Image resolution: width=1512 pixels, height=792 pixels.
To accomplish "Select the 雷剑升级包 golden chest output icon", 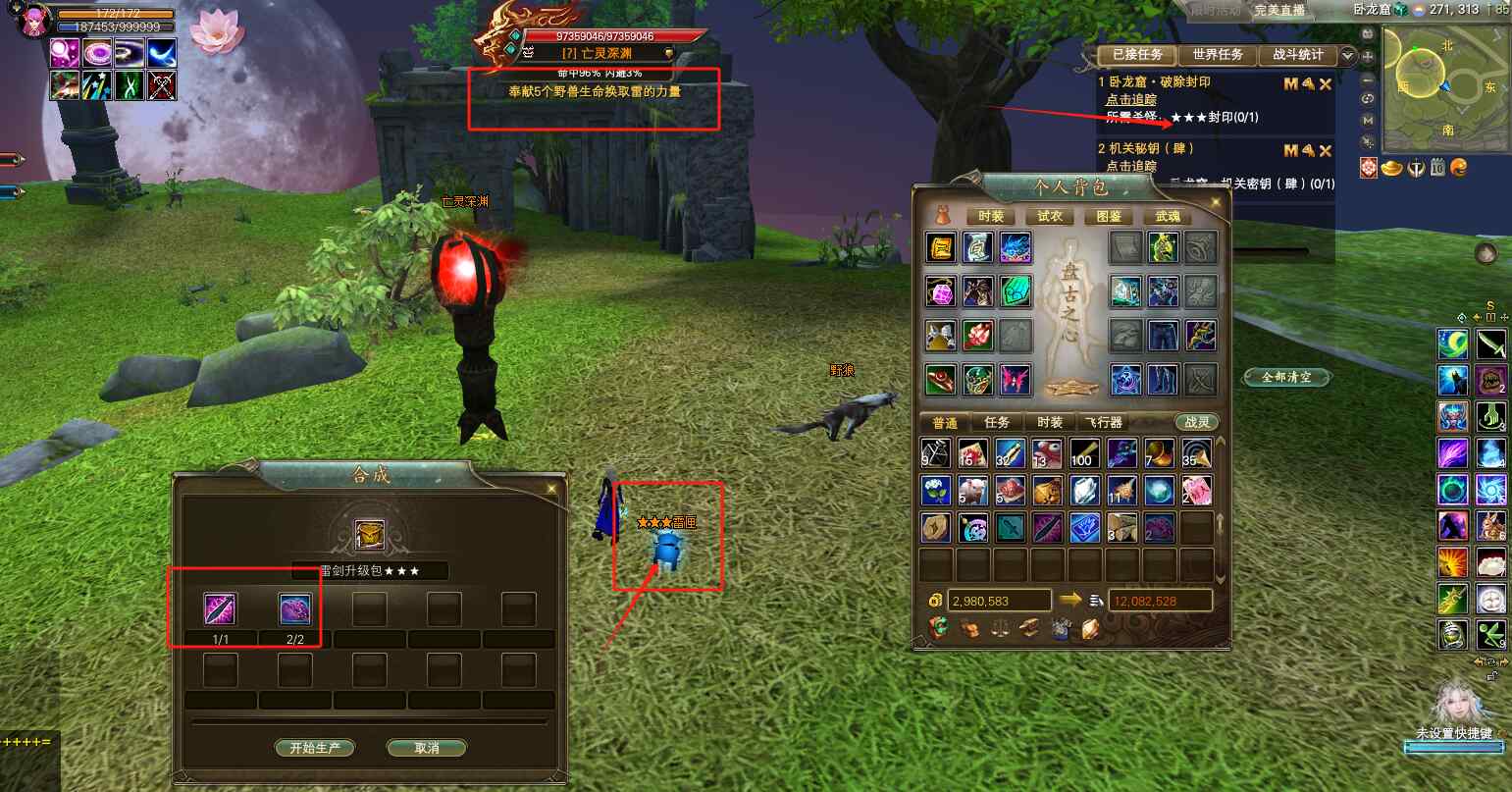I will tap(370, 536).
